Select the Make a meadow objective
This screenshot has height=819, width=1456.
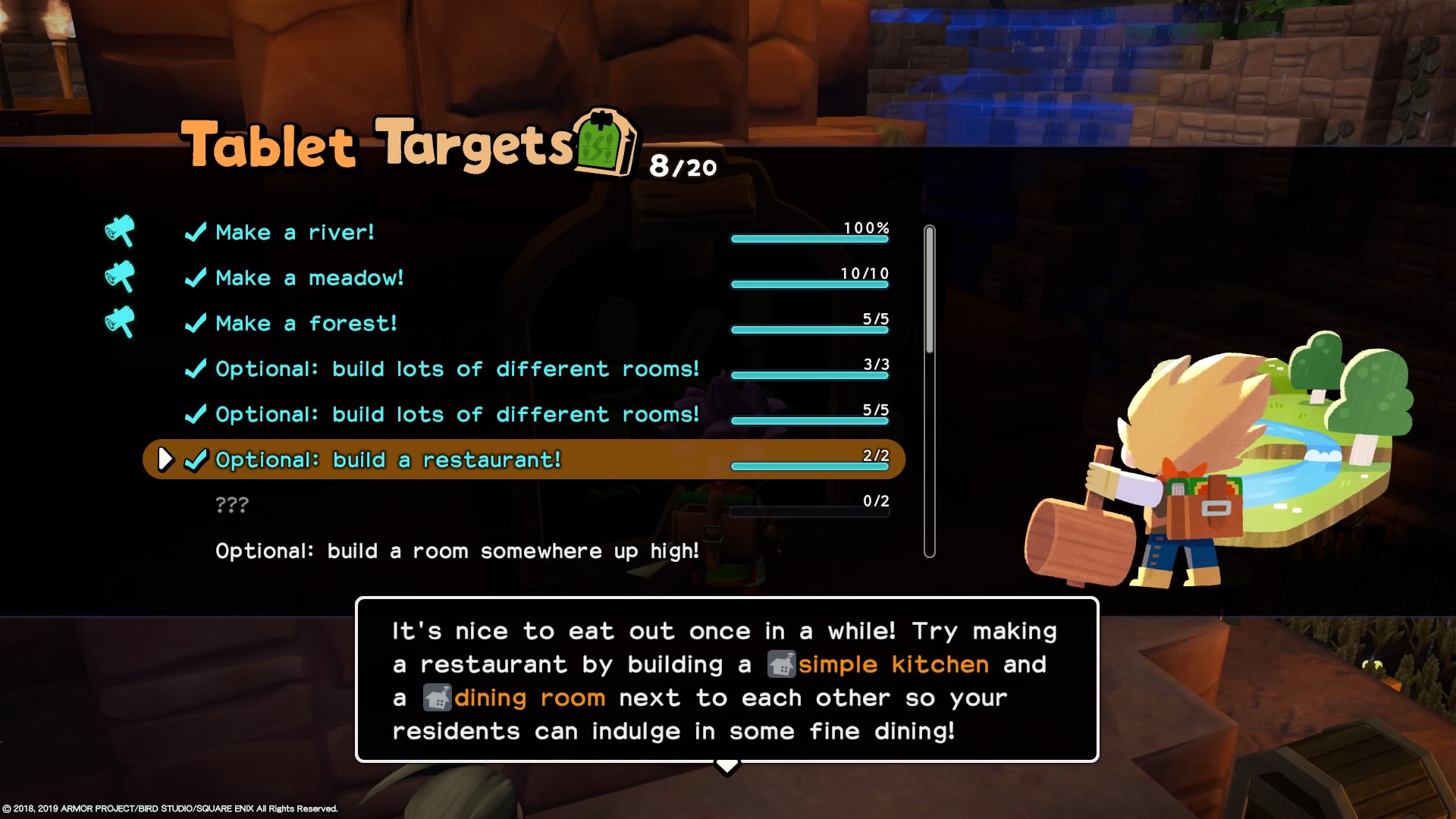[309, 277]
